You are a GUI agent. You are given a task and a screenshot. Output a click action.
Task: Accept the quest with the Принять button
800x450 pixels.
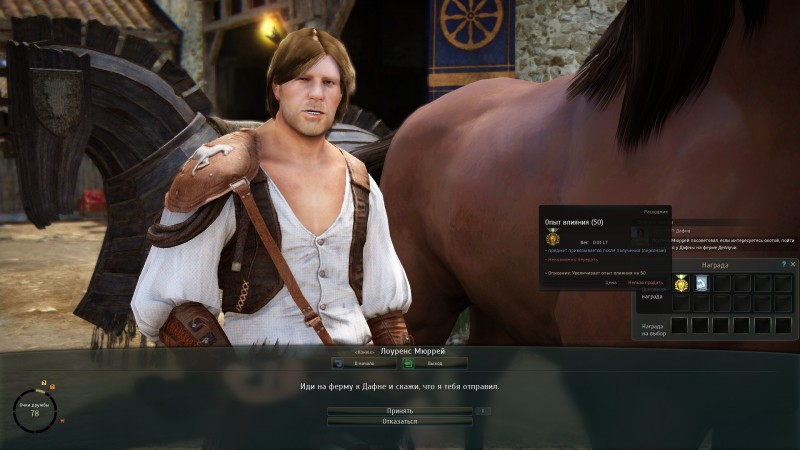(399, 410)
